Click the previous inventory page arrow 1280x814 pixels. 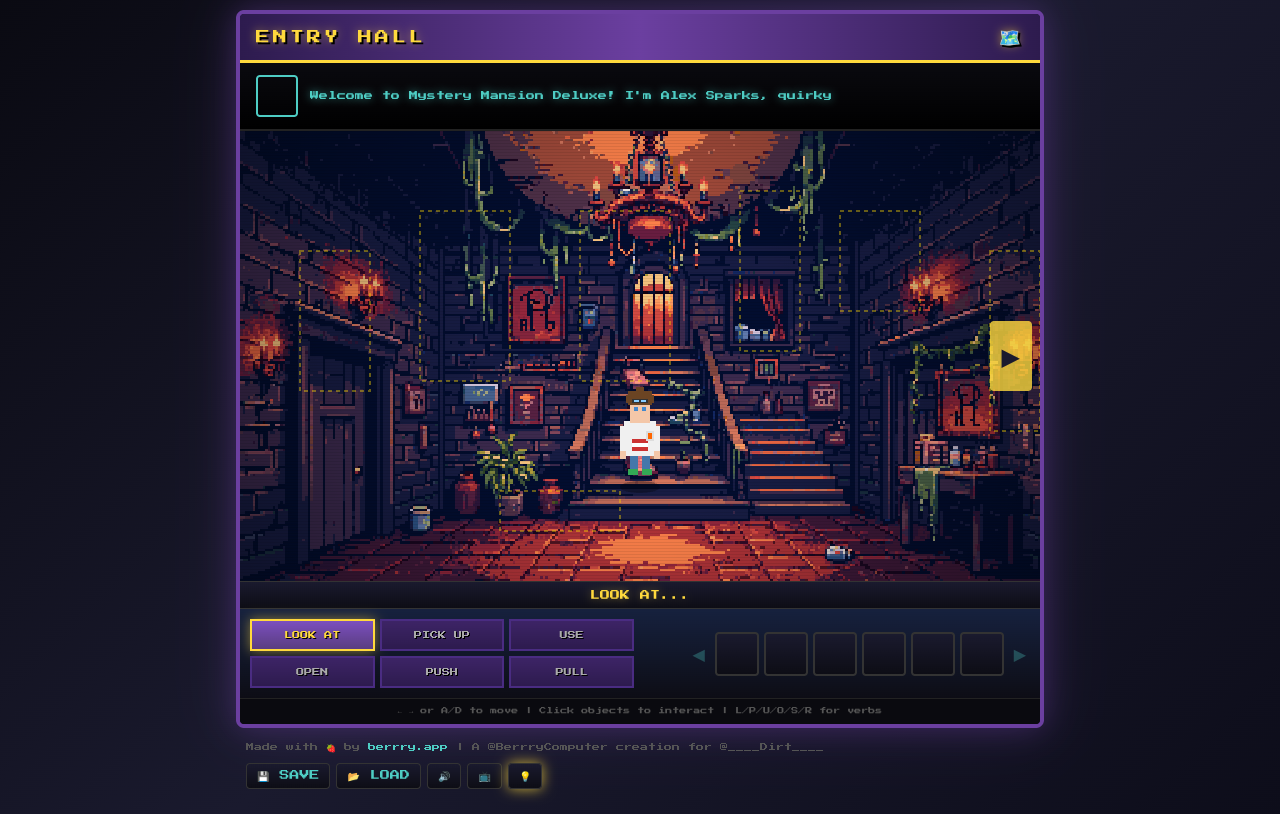click(x=697, y=654)
